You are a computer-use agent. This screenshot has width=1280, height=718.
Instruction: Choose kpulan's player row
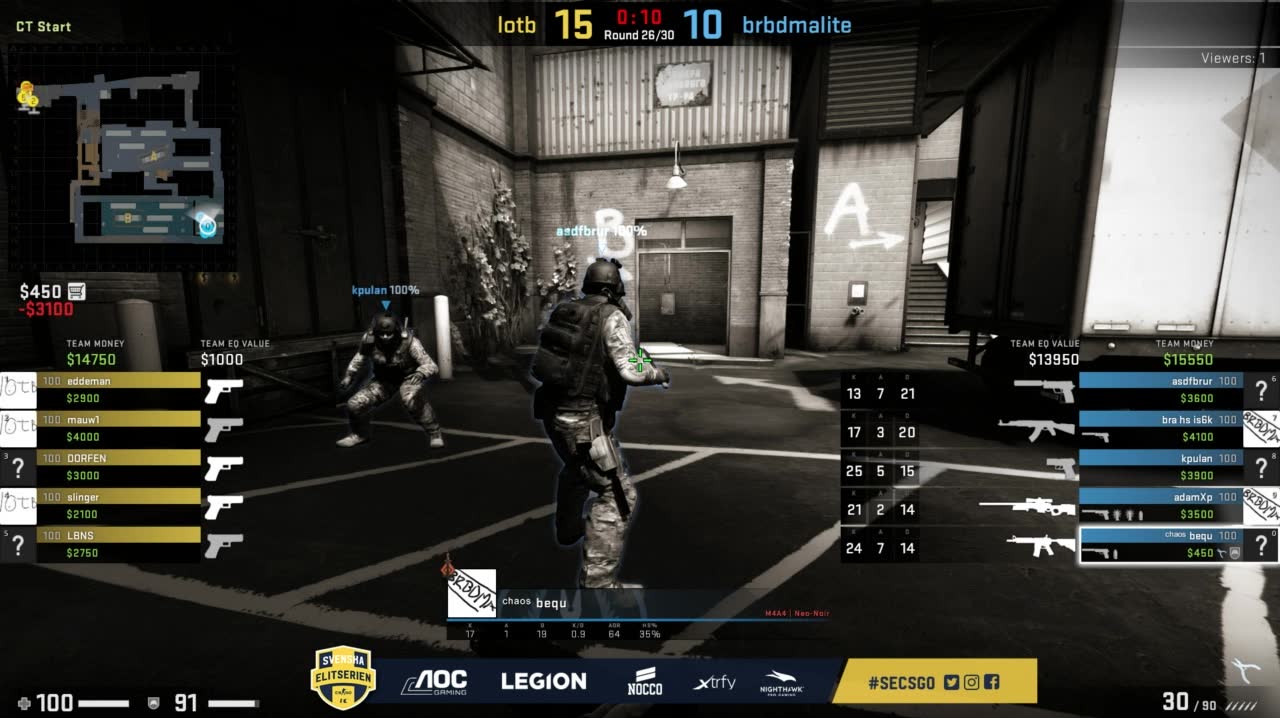coord(1160,466)
